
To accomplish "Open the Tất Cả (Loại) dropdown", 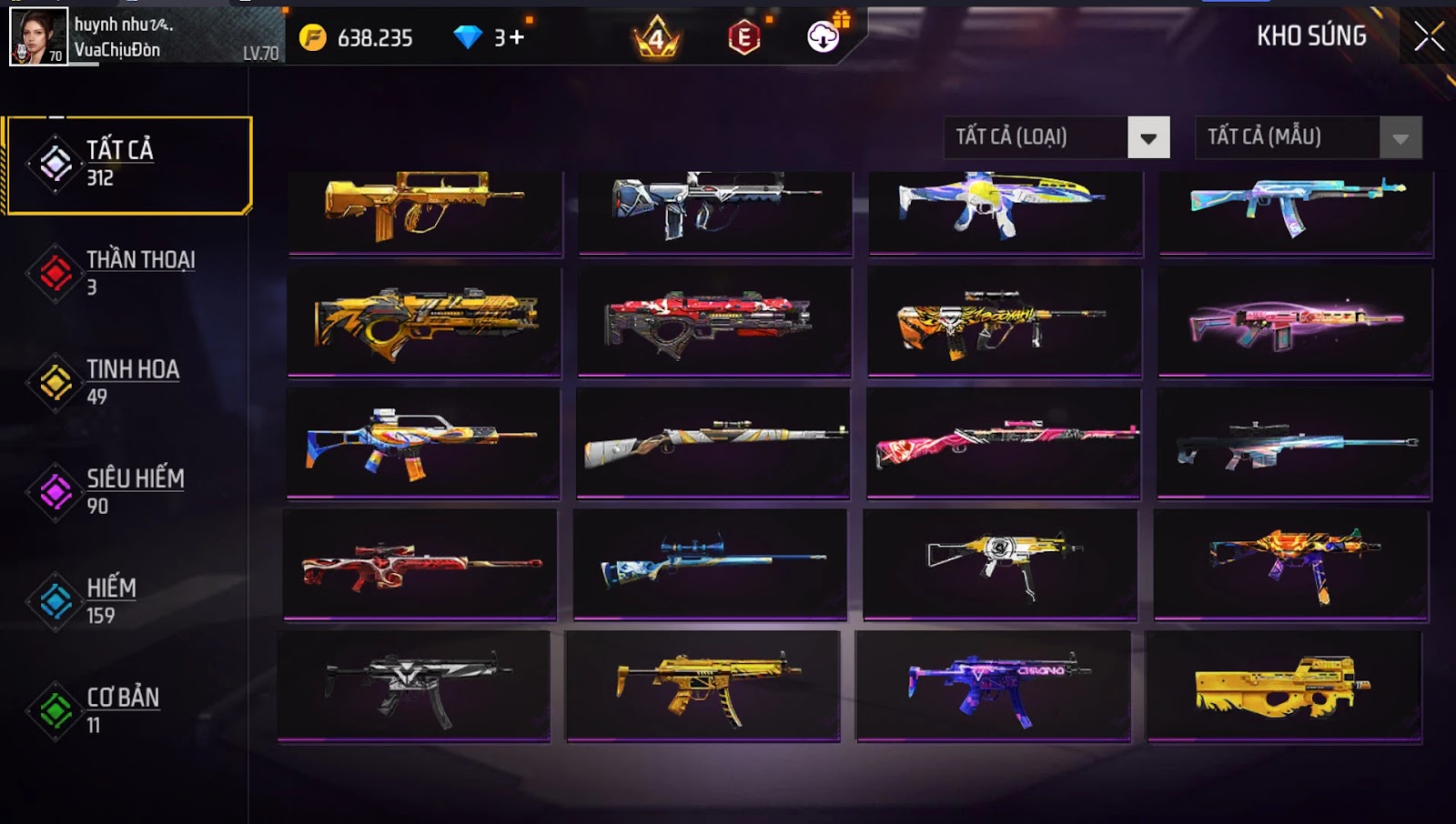I will 1057,137.
